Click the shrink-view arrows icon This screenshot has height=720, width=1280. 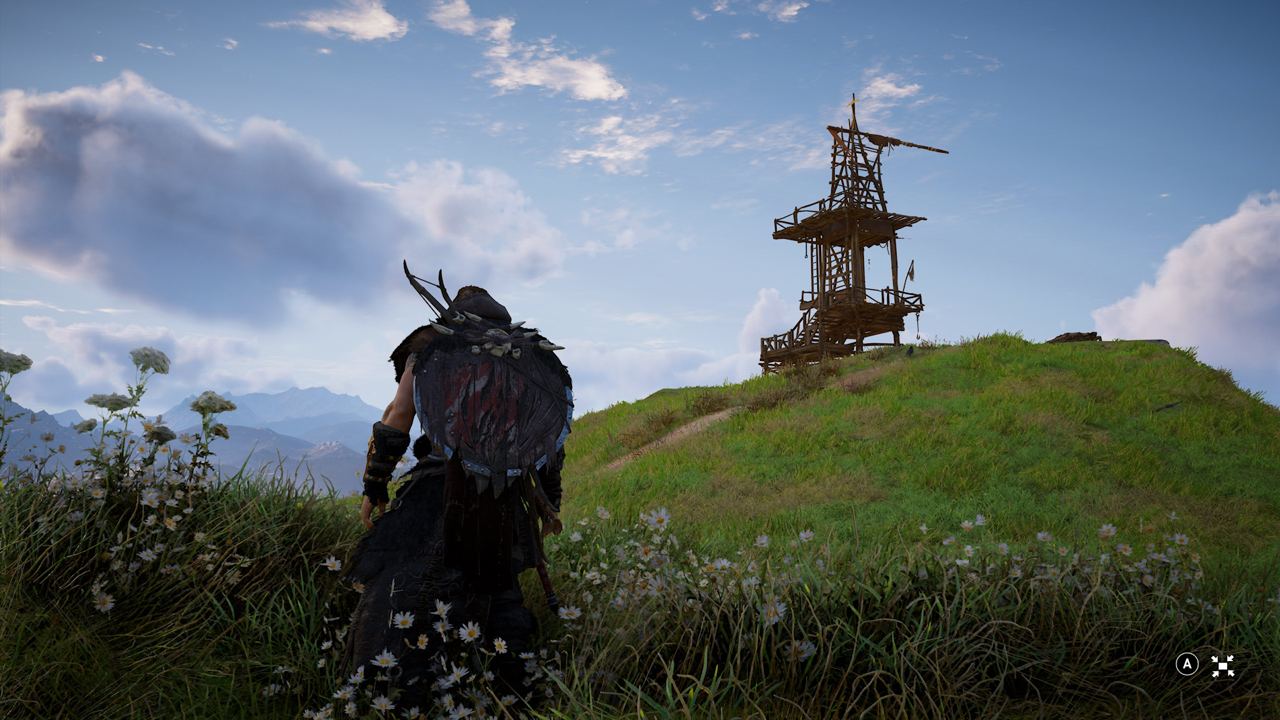(1222, 665)
